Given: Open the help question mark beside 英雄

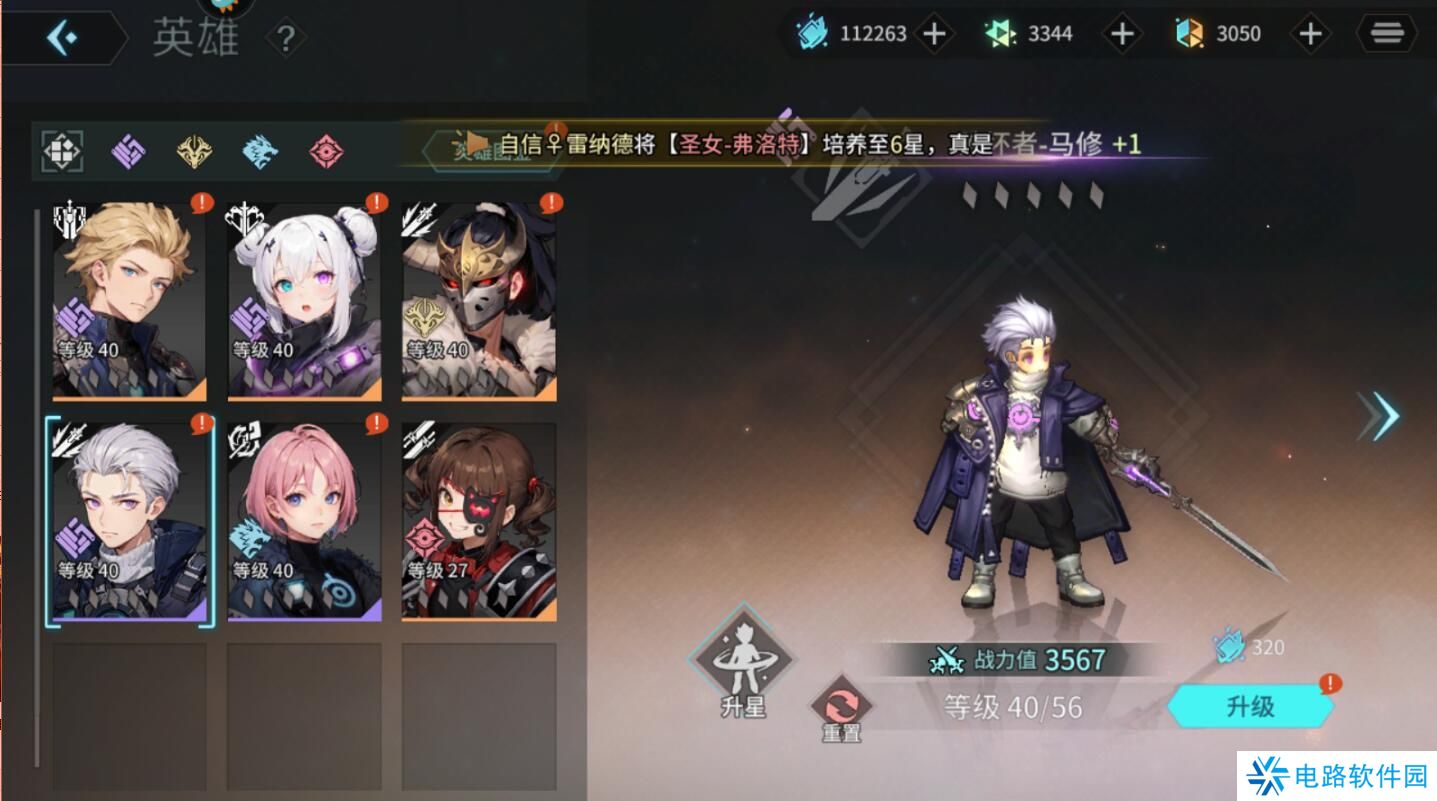Looking at the screenshot, I should point(286,39).
